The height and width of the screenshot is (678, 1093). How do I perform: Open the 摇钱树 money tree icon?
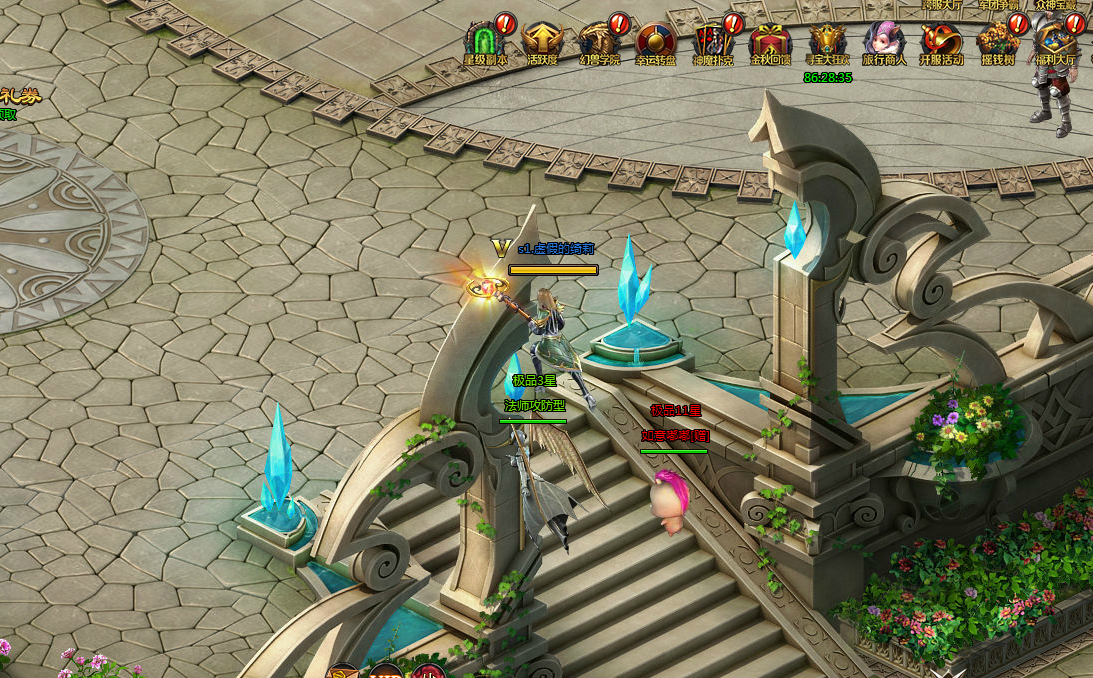click(x=998, y=42)
